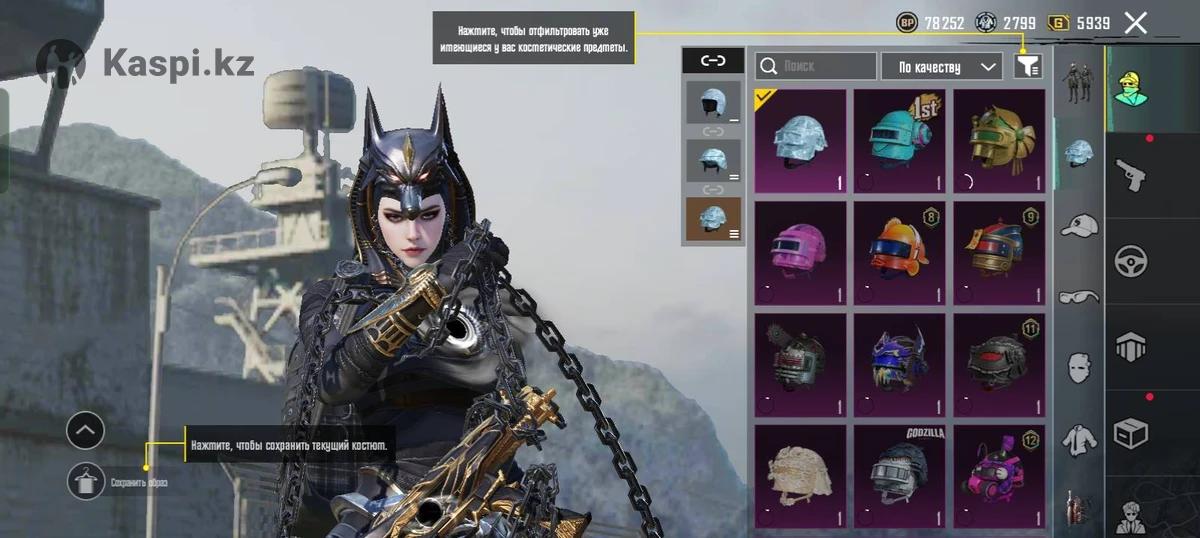Close the inventory screen with the X

[x=1135, y=23]
